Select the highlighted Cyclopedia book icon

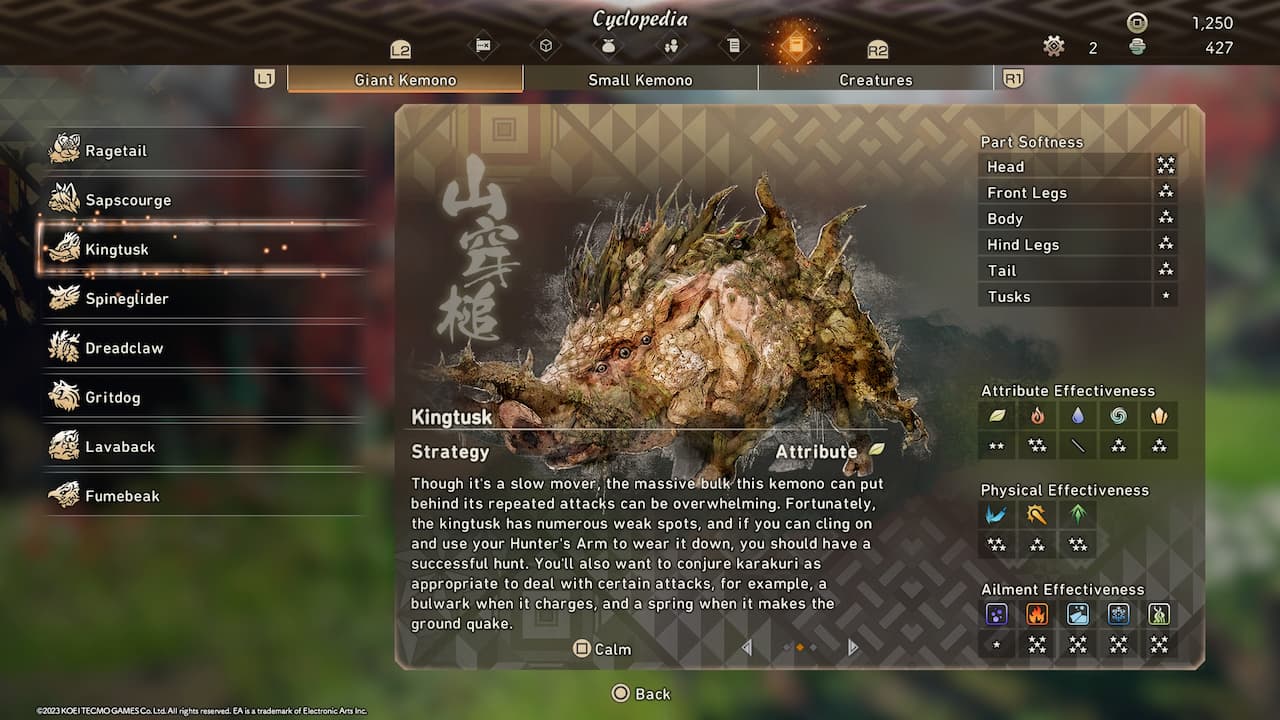pos(794,45)
